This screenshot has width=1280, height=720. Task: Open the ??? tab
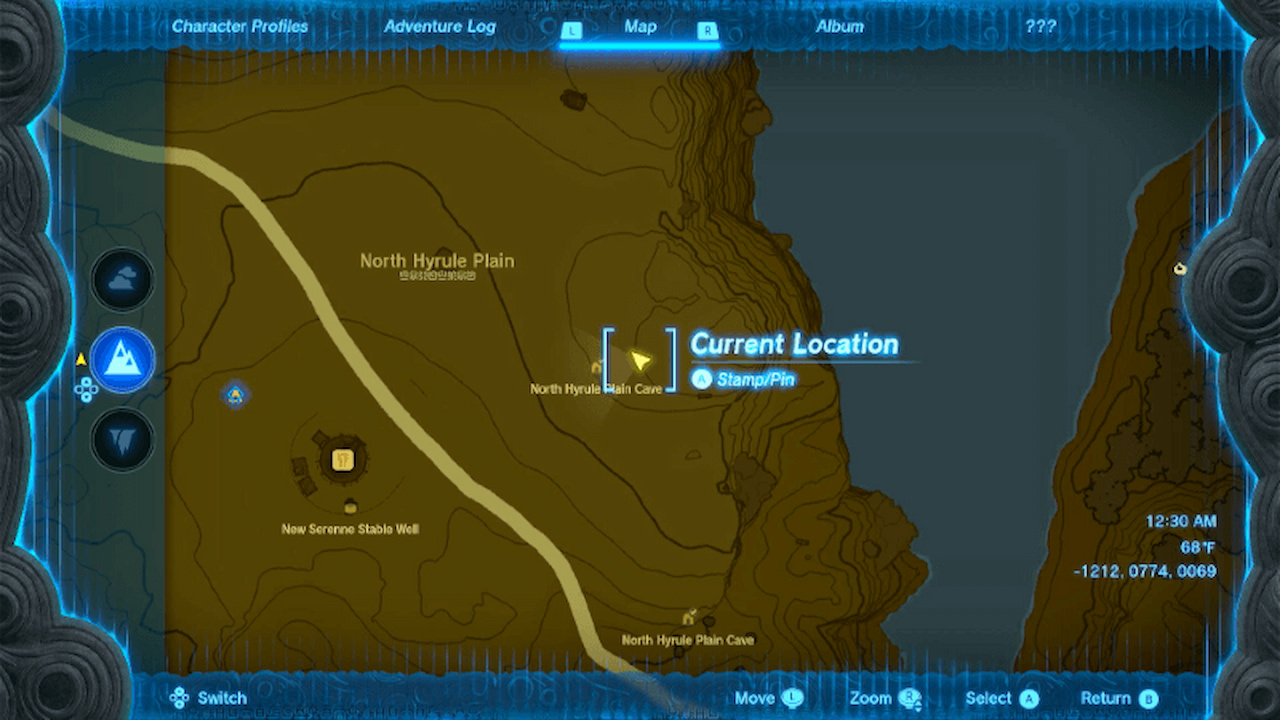click(1040, 26)
